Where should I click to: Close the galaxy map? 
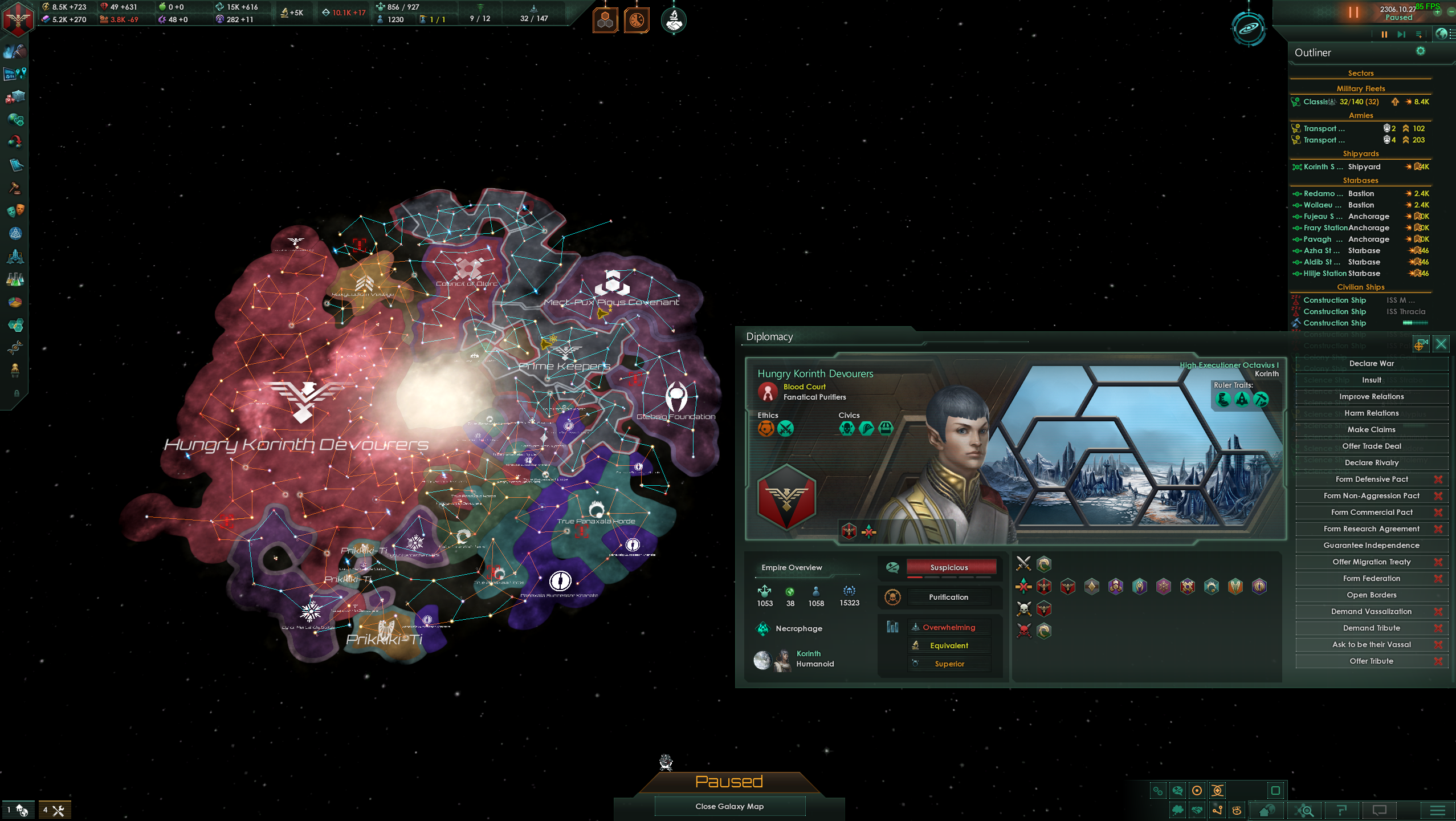[x=729, y=806]
